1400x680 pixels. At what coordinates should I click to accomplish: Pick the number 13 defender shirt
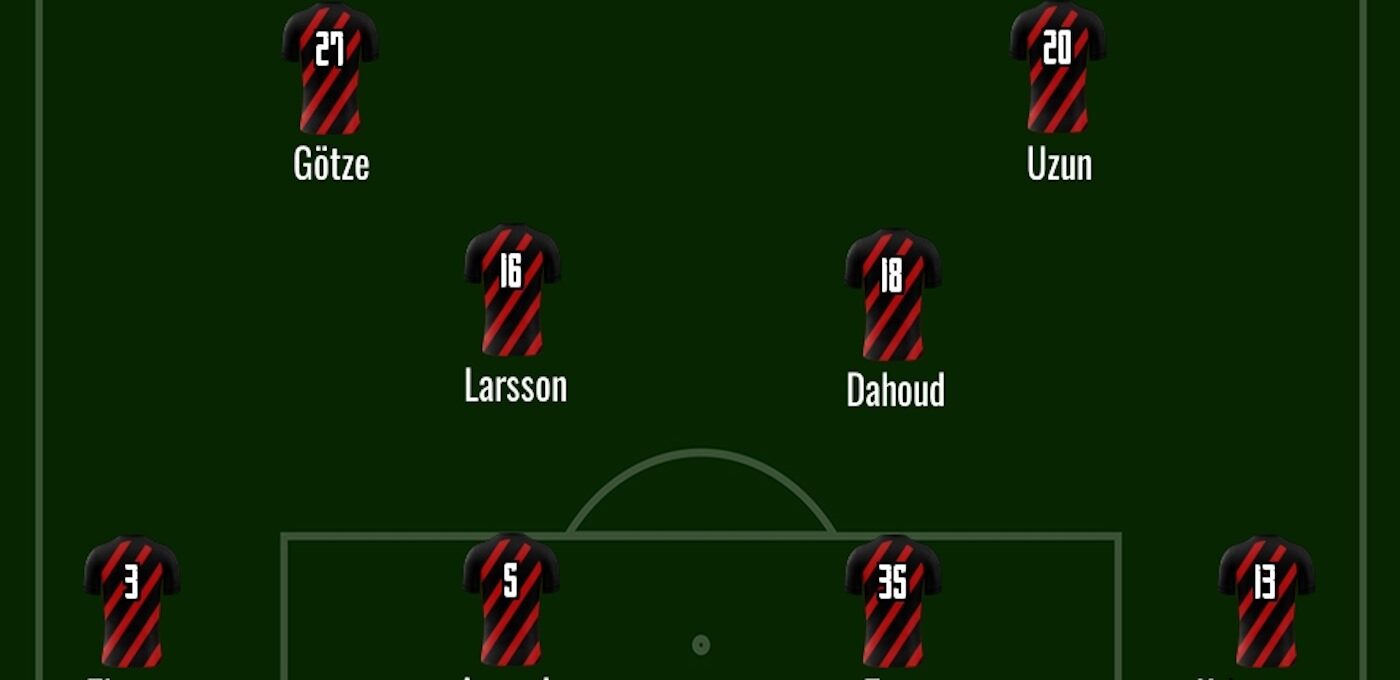(x=1266, y=602)
